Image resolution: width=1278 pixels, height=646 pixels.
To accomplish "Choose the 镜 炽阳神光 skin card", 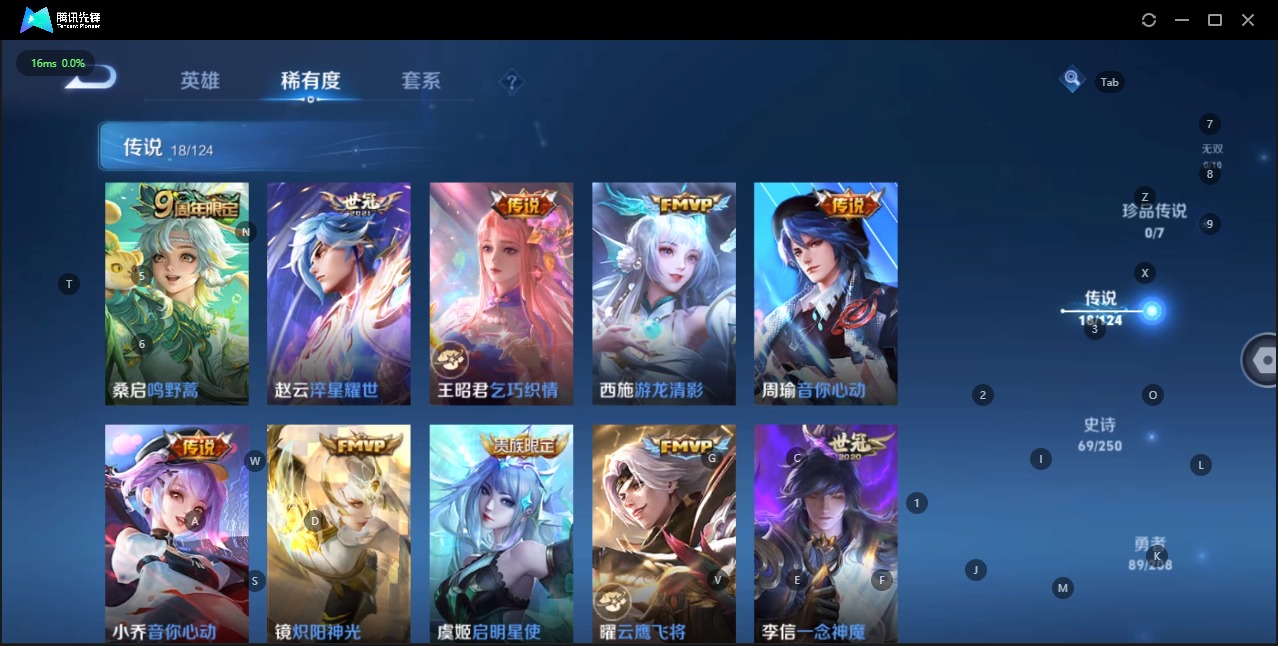I will pos(339,533).
